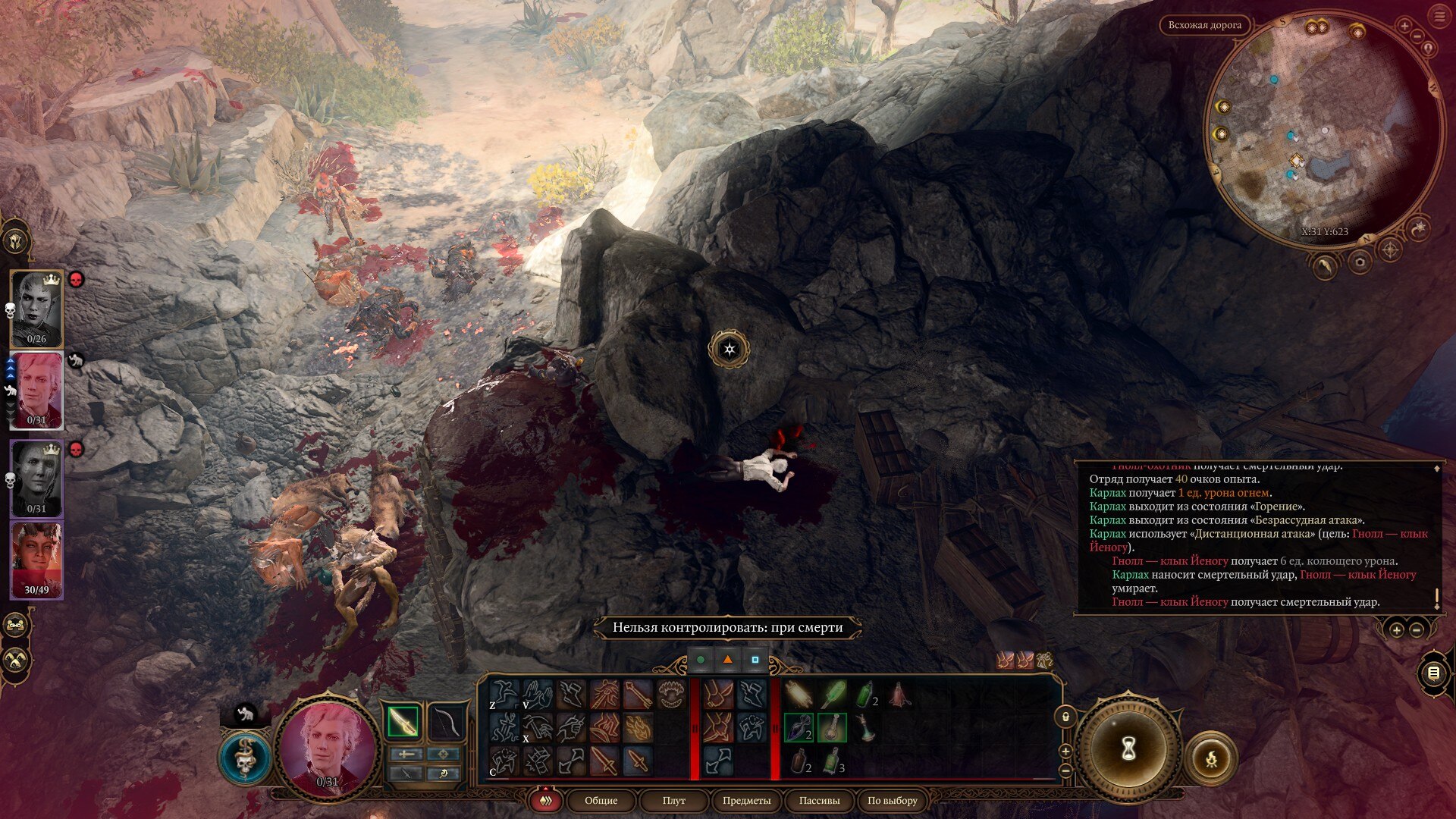Zoom in the minimap with plus button
This screenshot has height=819, width=1456.
point(1404,27)
